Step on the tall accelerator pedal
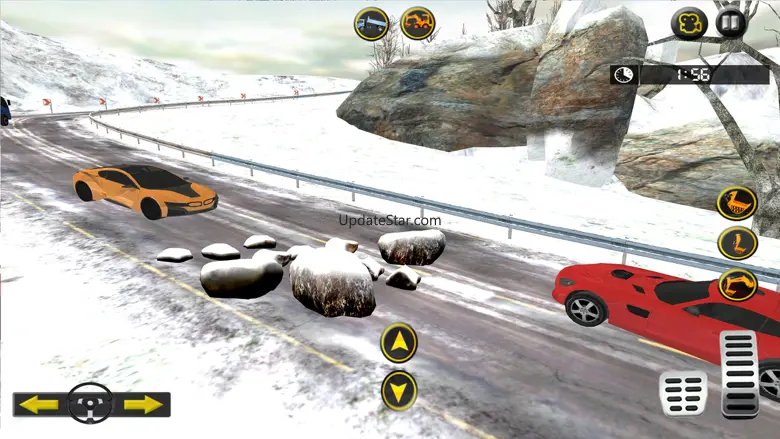The width and height of the screenshot is (780, 439). (739, 372)
